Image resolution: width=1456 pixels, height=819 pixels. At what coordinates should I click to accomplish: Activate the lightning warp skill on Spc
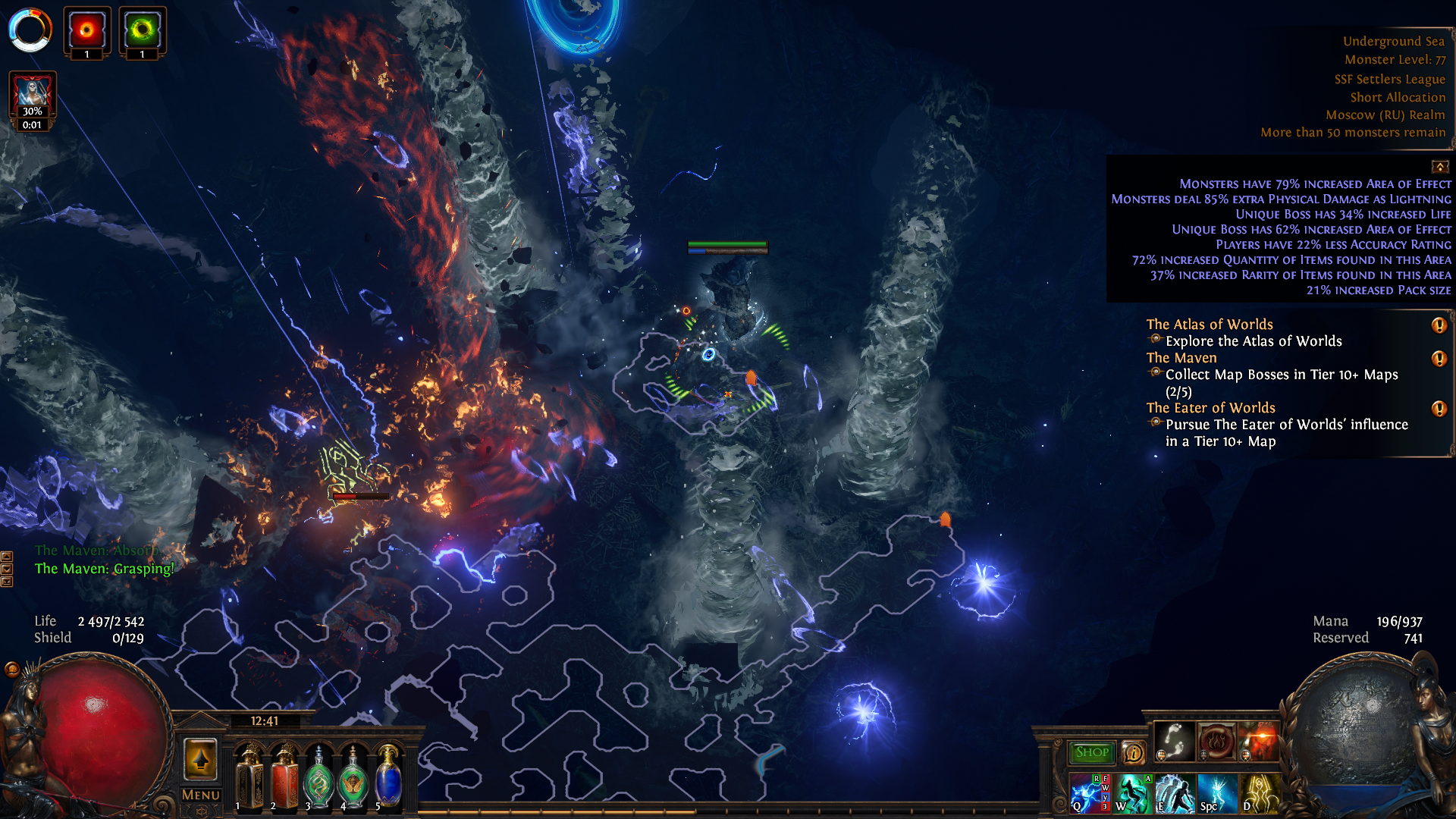click(1216, 793)
